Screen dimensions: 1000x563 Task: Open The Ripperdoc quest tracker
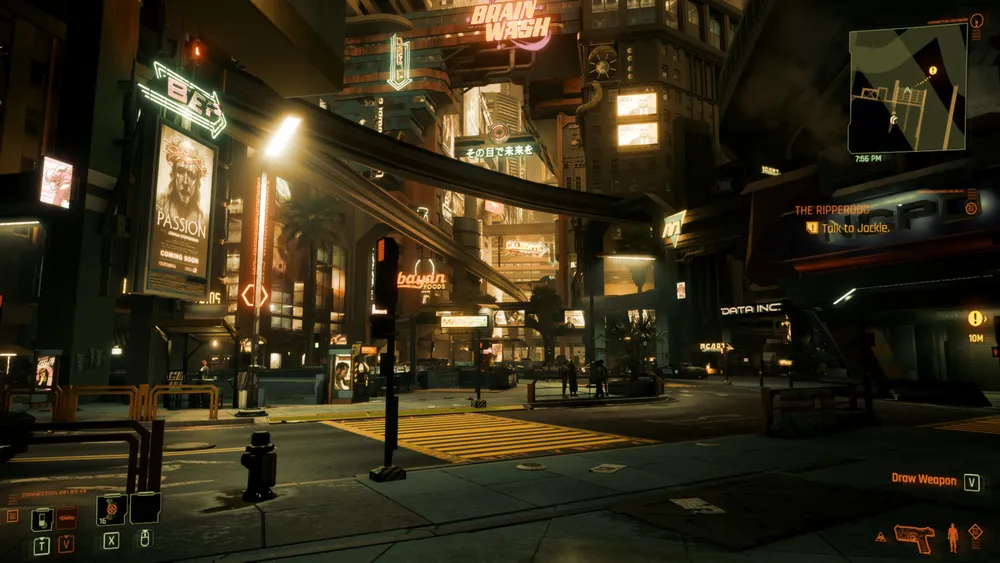(833, 210)
